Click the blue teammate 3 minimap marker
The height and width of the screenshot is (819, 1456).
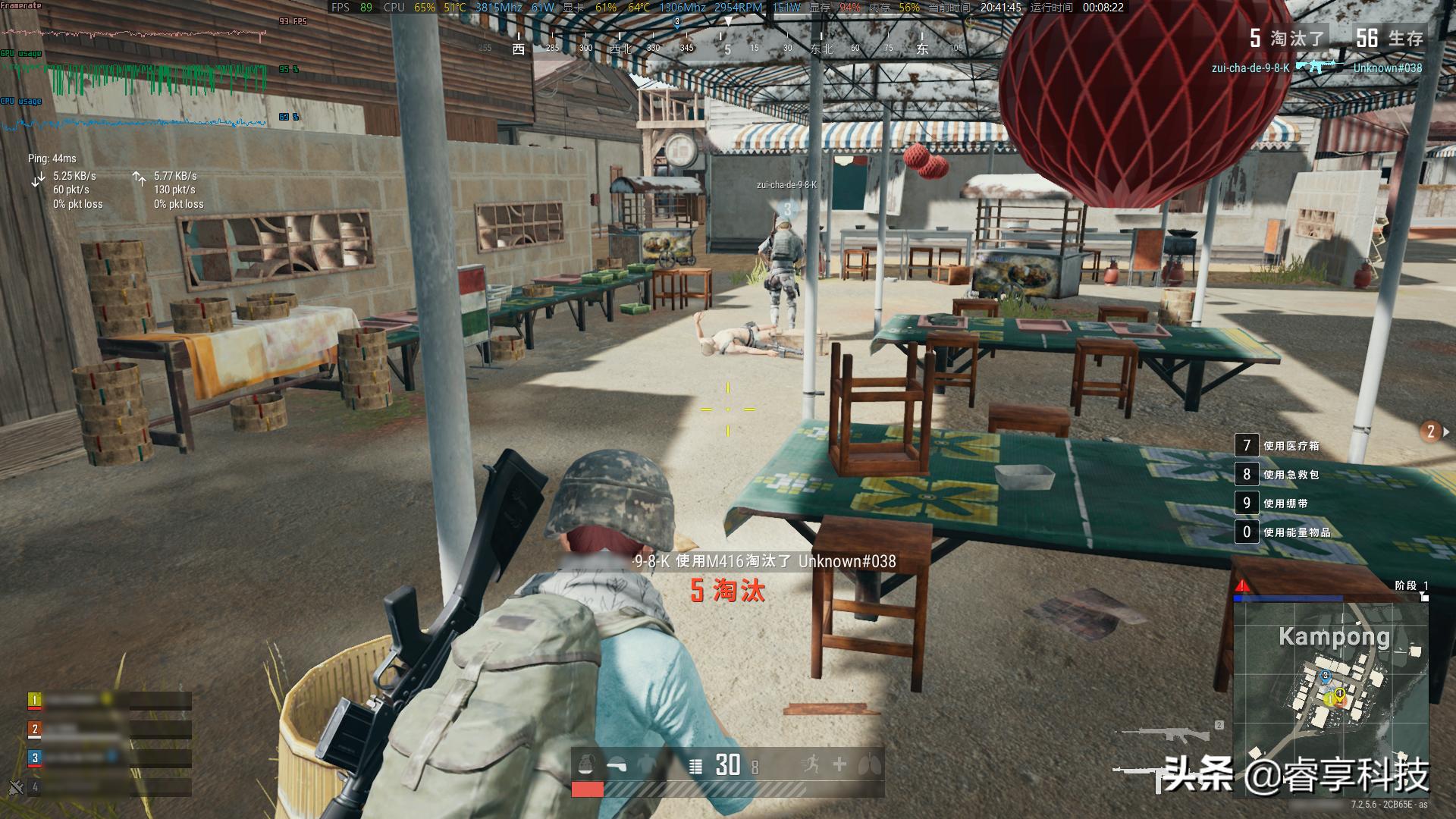click(x=1326, y=676)
